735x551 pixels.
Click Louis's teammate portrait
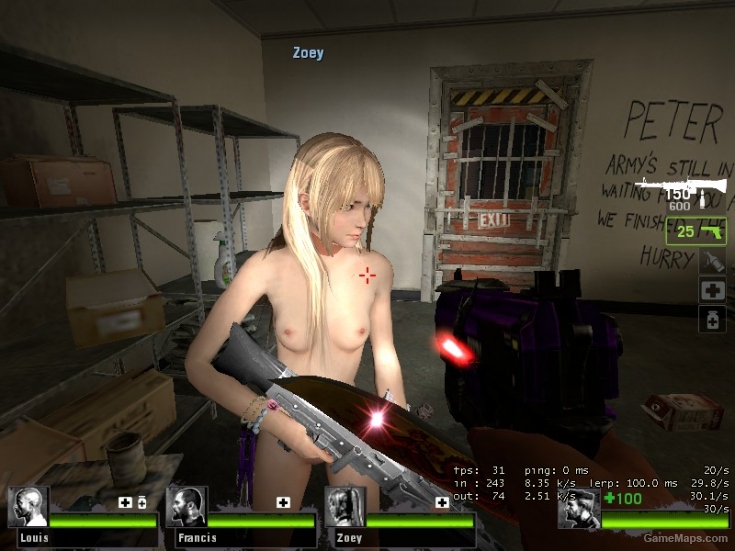28,508
